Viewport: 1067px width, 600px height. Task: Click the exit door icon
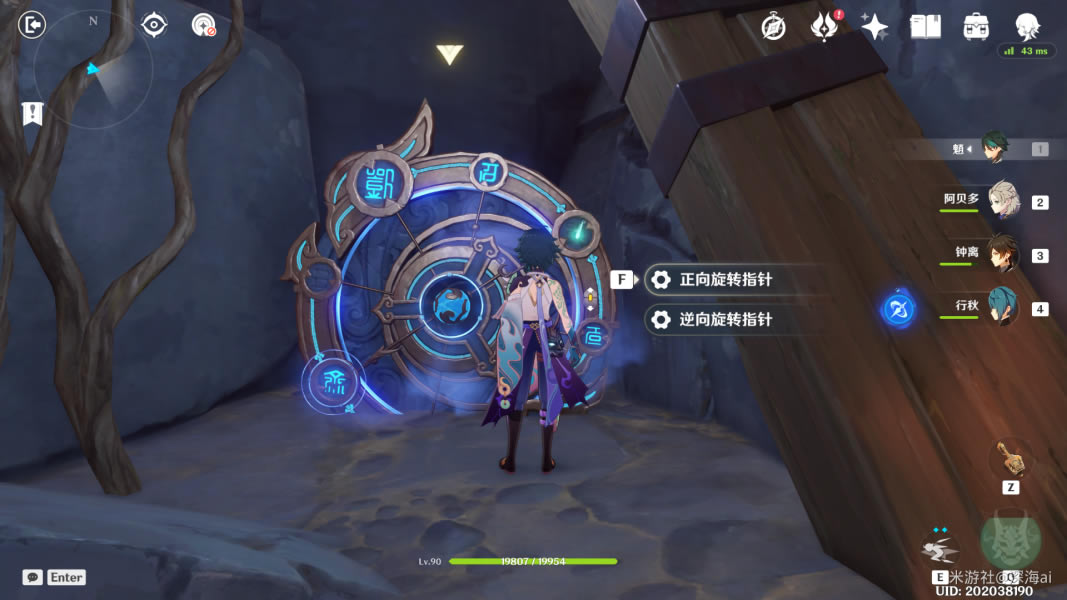click(32, 24)
